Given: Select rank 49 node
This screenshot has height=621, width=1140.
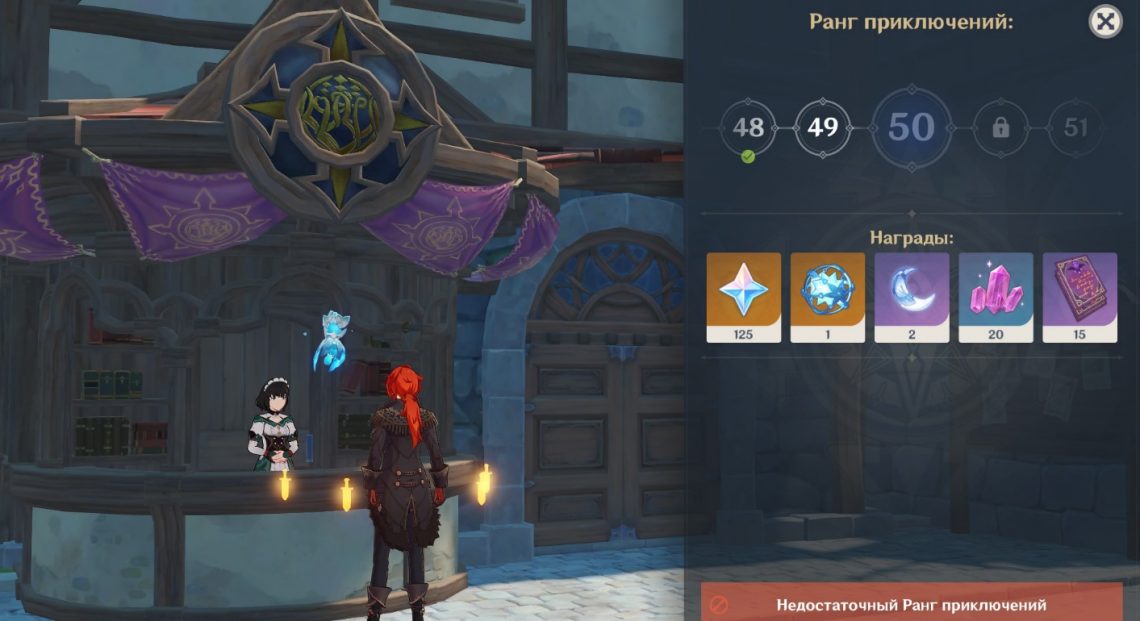Looking at the screenshot, I should [823, 128].
